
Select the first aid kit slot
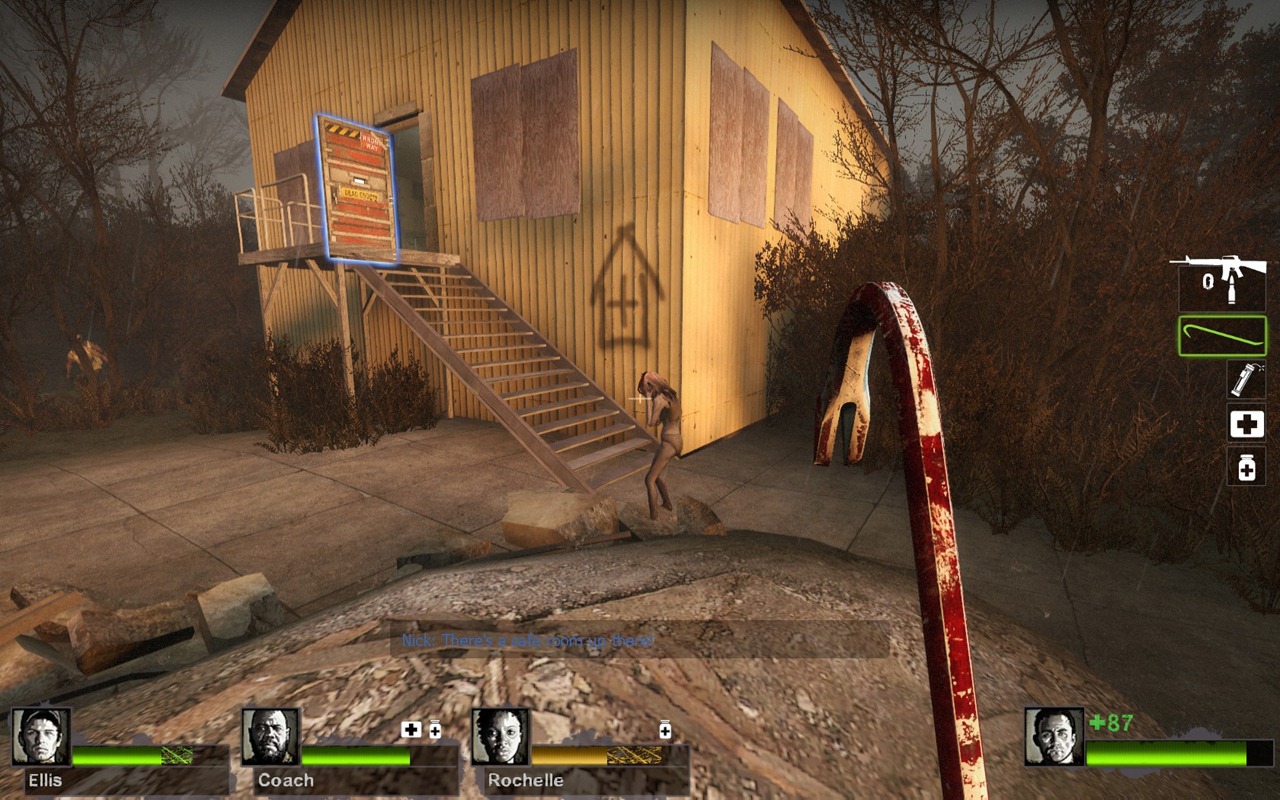(x=1246, y=424)
